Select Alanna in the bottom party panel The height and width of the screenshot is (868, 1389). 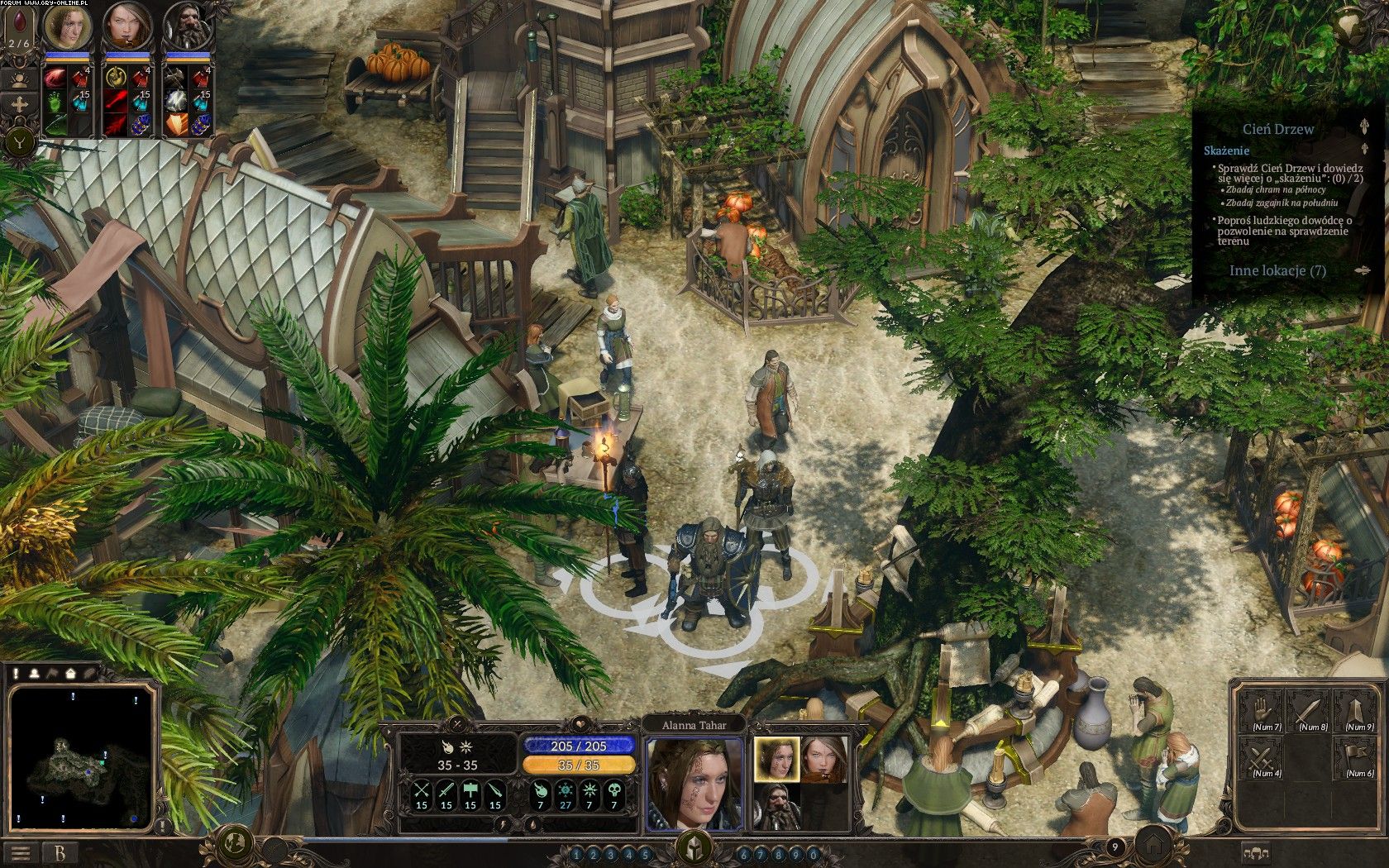pos(776,758)
